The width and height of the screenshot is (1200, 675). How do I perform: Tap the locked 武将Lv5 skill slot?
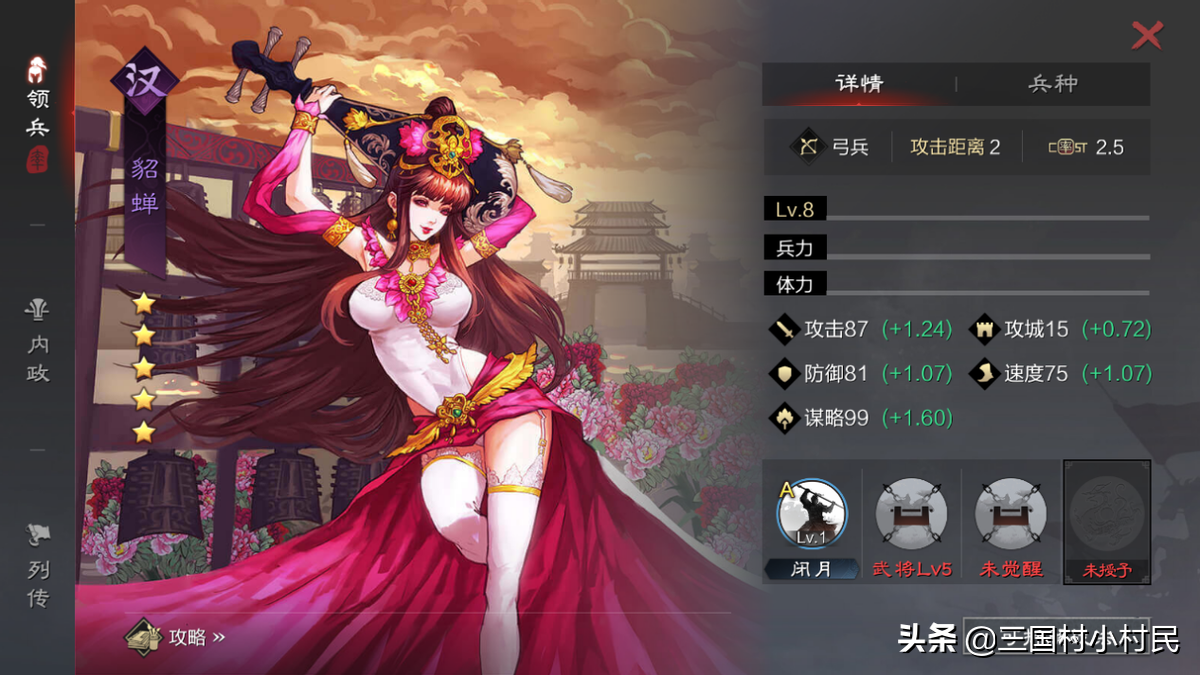click(x=911, y=517)
